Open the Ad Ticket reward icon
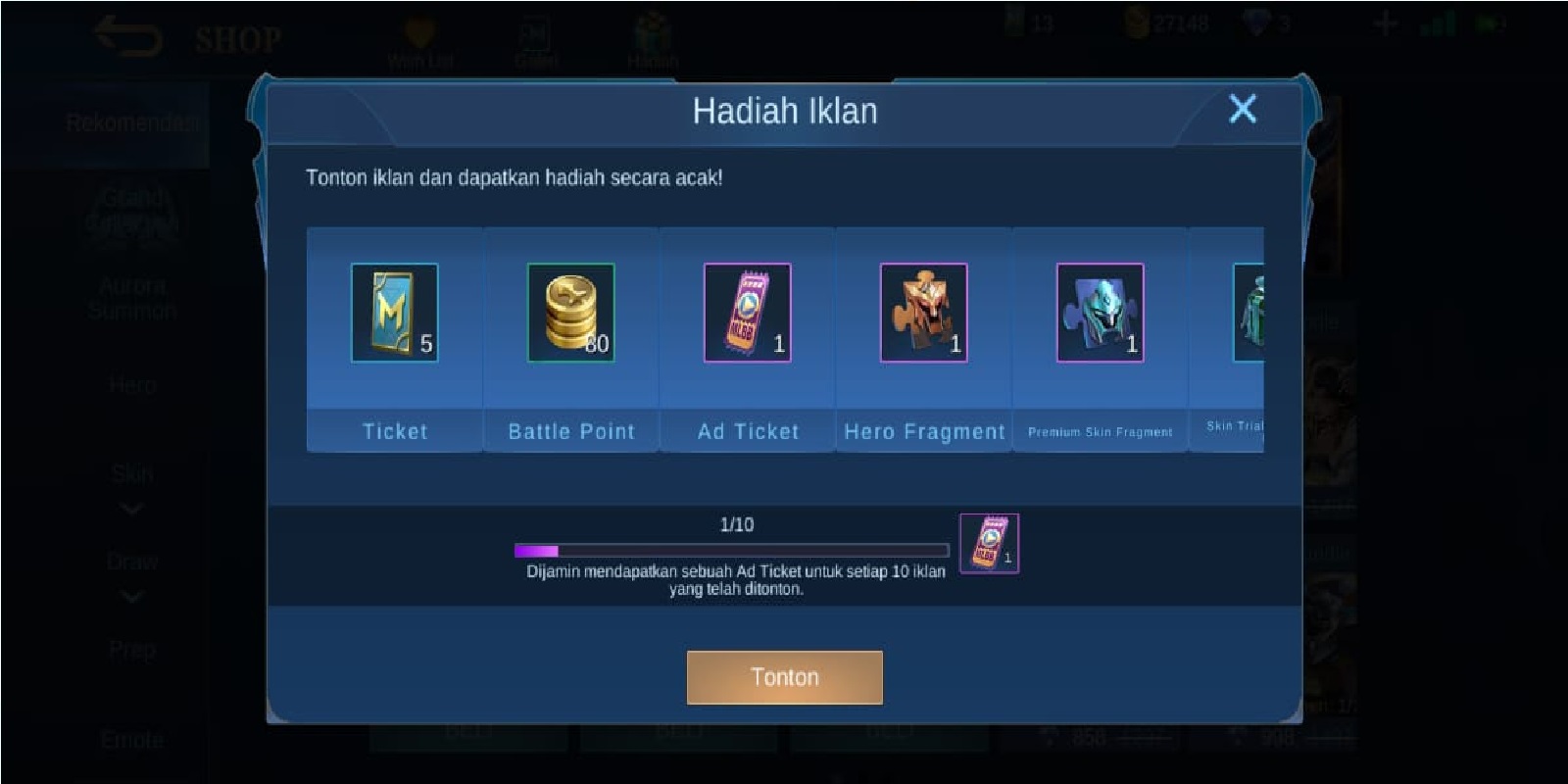 pyautogui.click(x=745, y=312)
